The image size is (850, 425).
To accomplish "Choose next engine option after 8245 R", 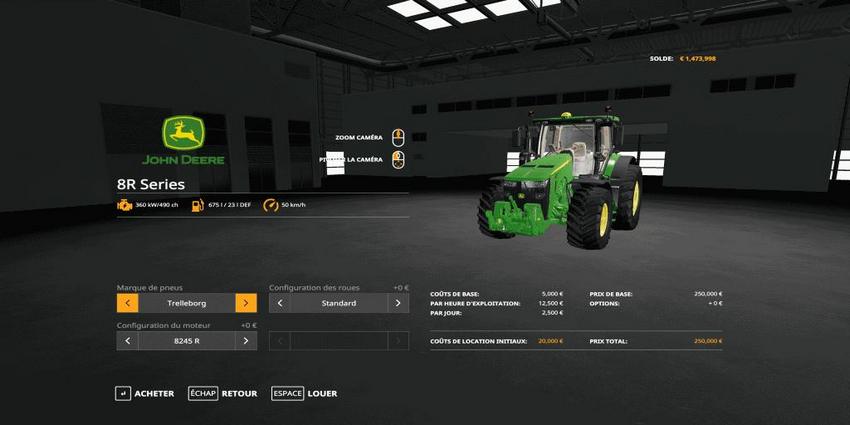I will click(x=246, y=341).
